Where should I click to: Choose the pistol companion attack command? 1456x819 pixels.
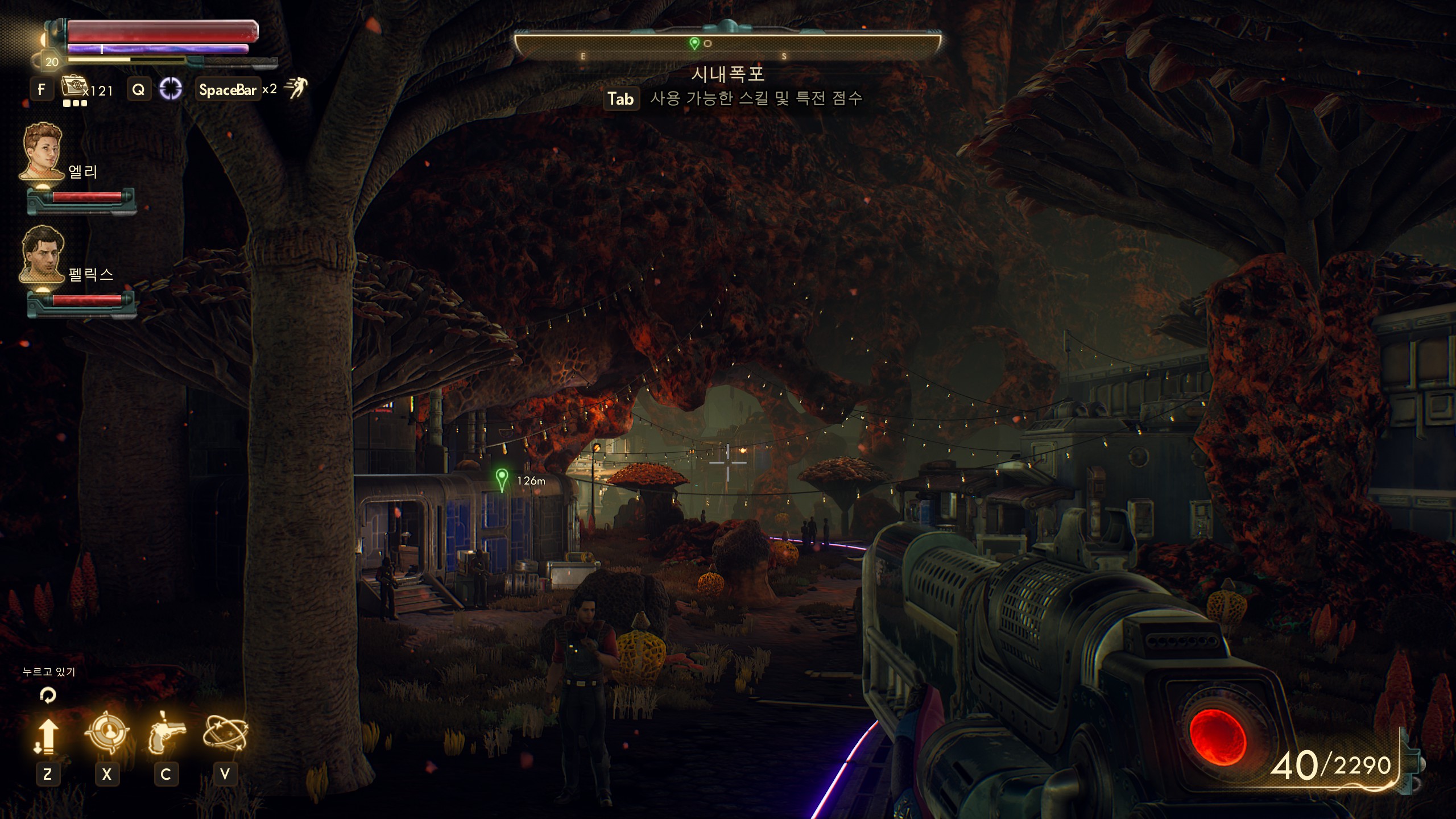coord(166,734)
